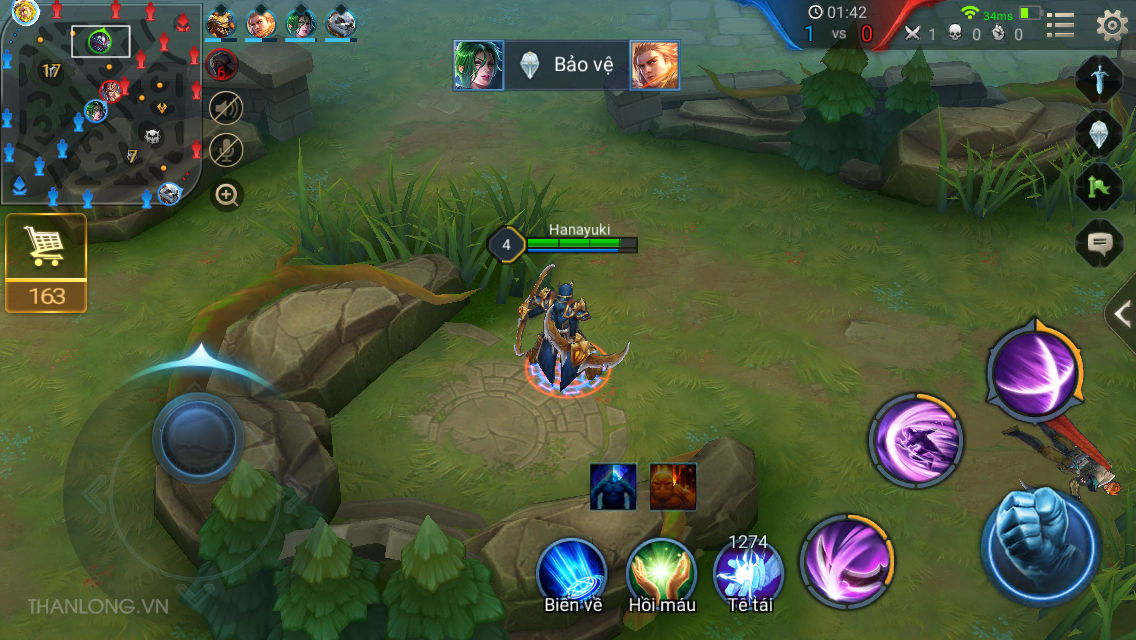
Task: Send the sword attack signal
Action: (x=1099, y=78)
